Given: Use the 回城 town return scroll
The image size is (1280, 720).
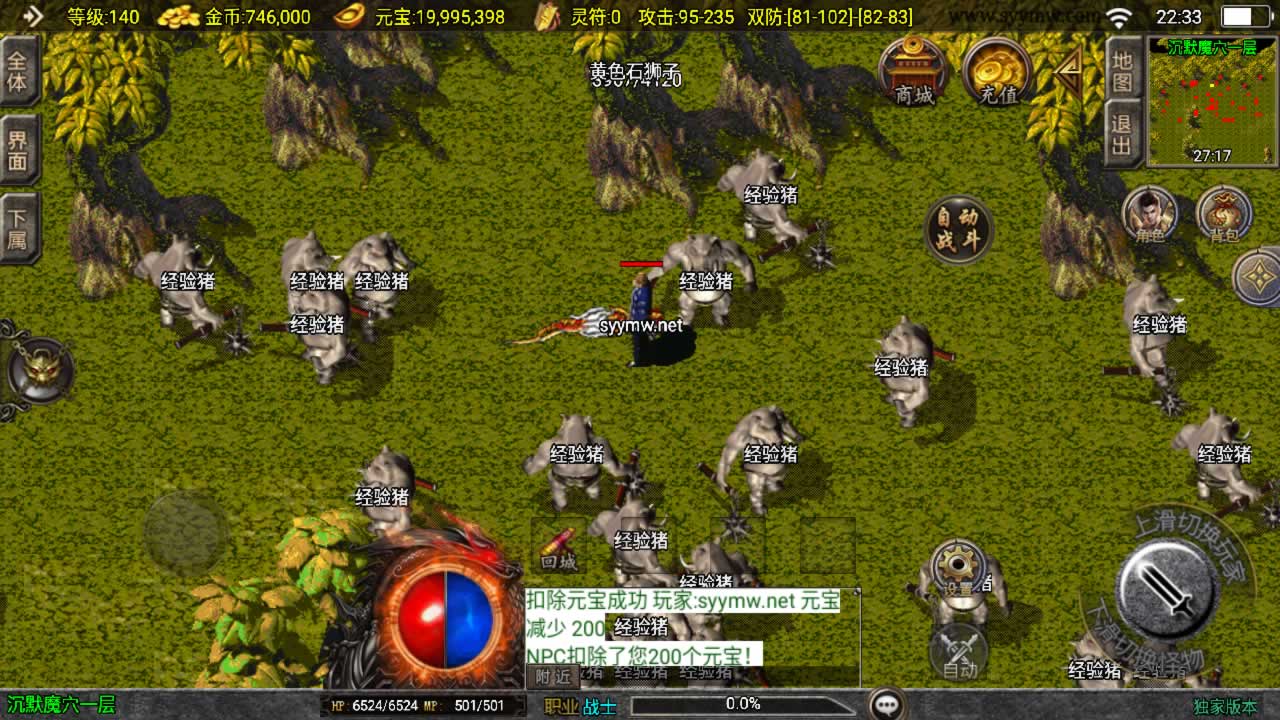Looking at the screenshot, I should click(x=559, y=546).
